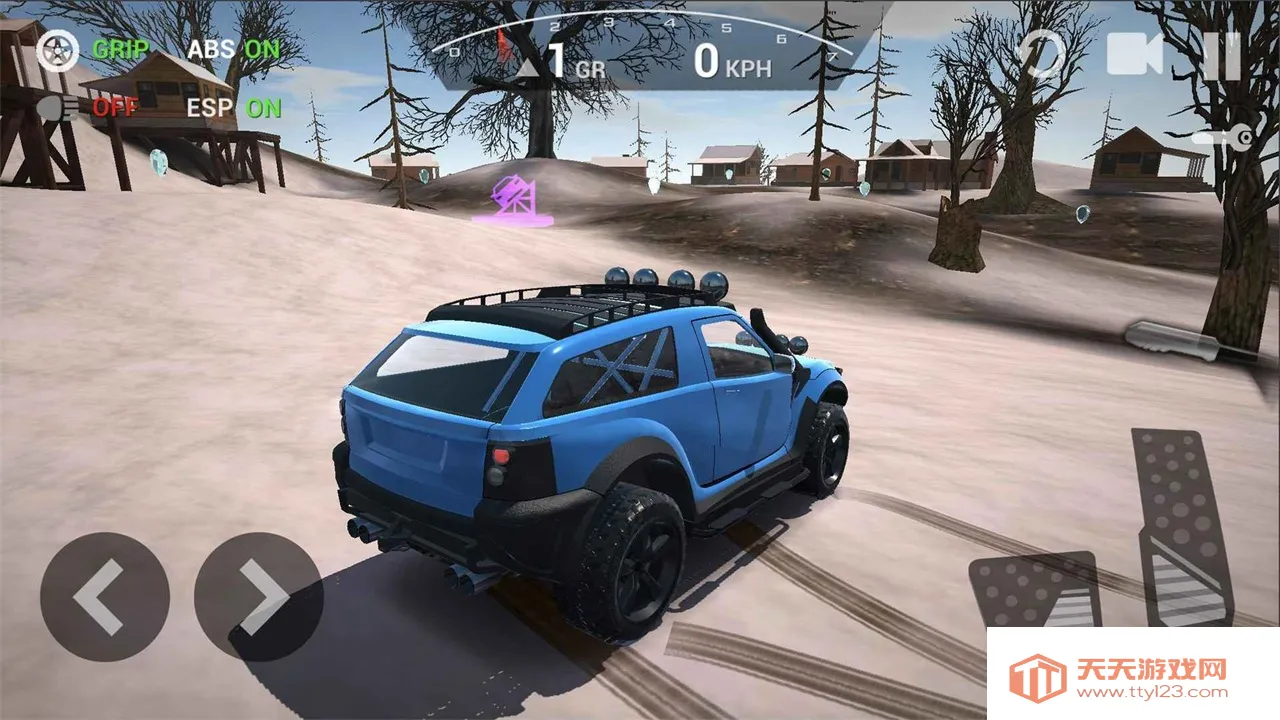Toggle the GRIP wheel mode icon
Viewport: 1280px width, 720px height.
click(56, 50)
